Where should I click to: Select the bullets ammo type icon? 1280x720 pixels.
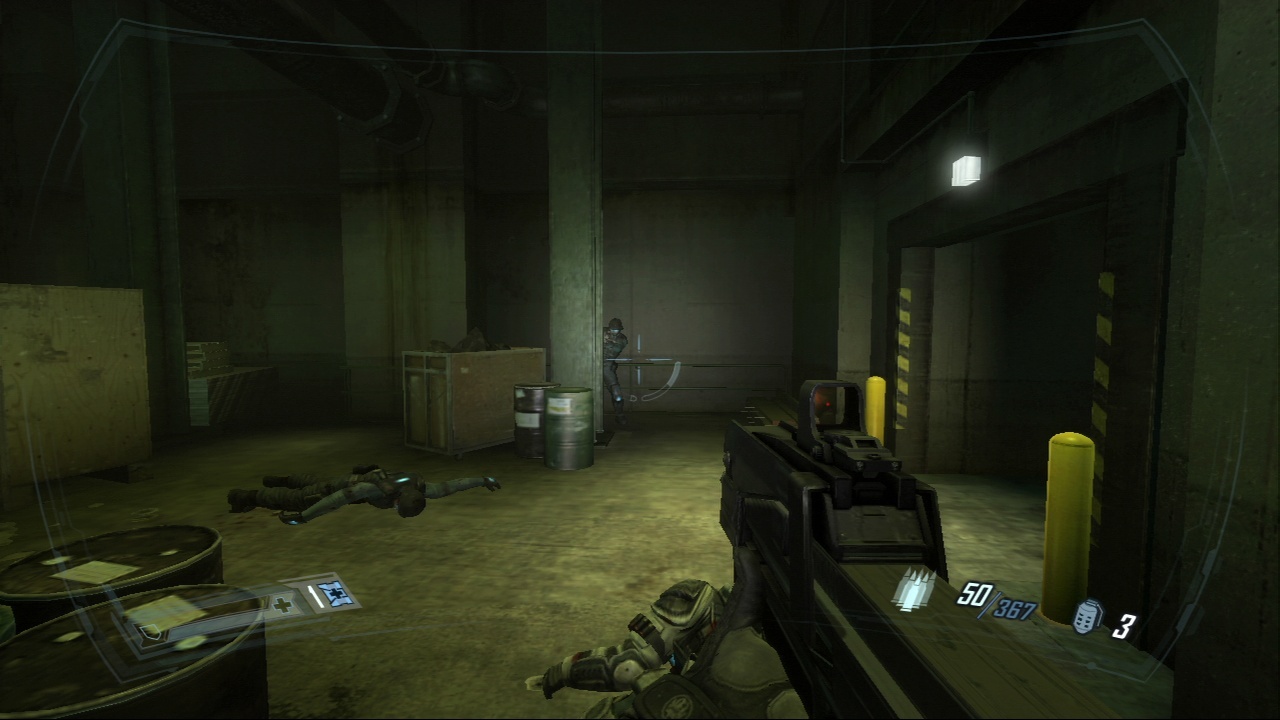(x=913, y=590)
